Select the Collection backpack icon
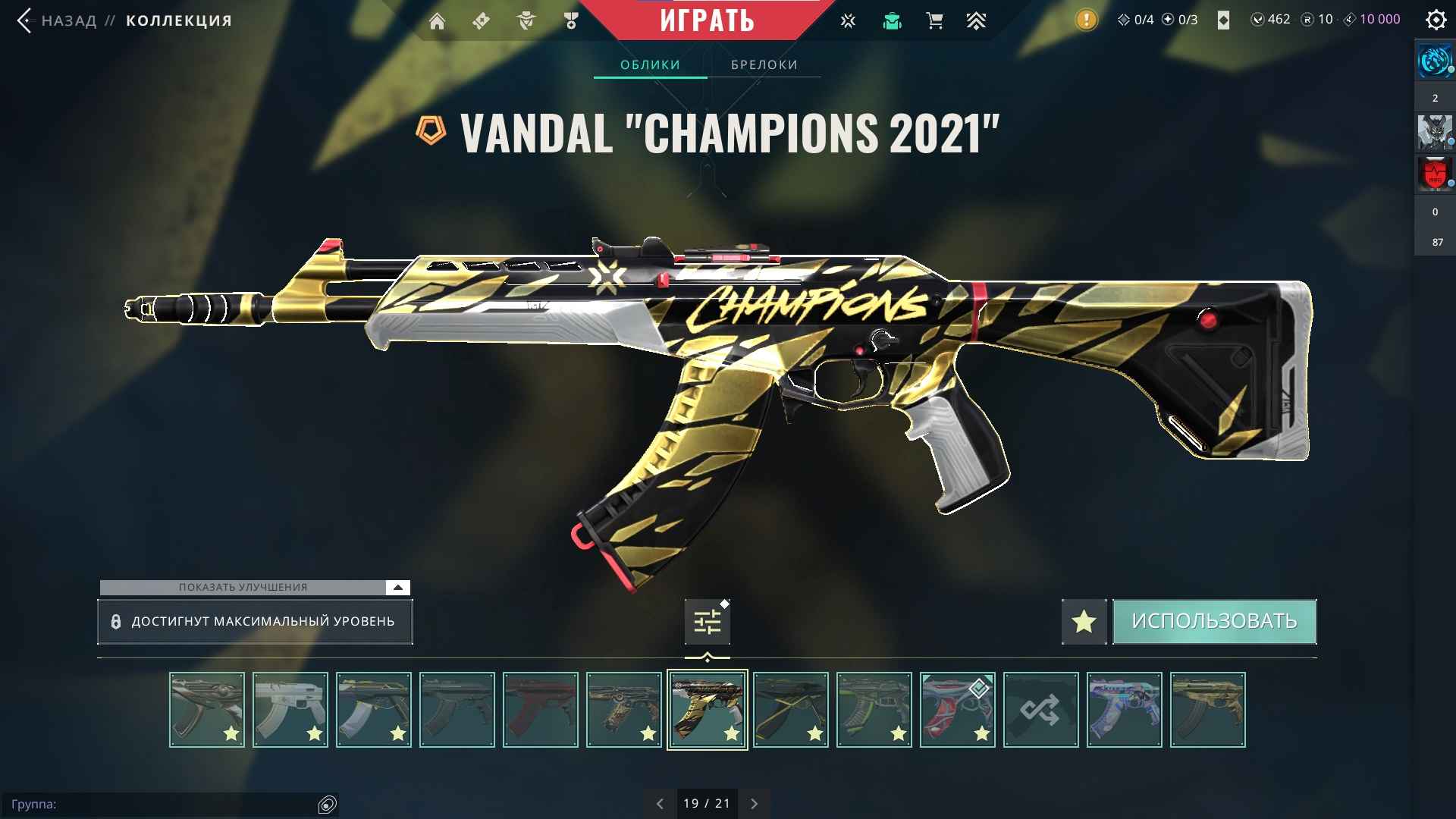The height and width of the screenshot is (819, 1456). (x=893, y=20)
